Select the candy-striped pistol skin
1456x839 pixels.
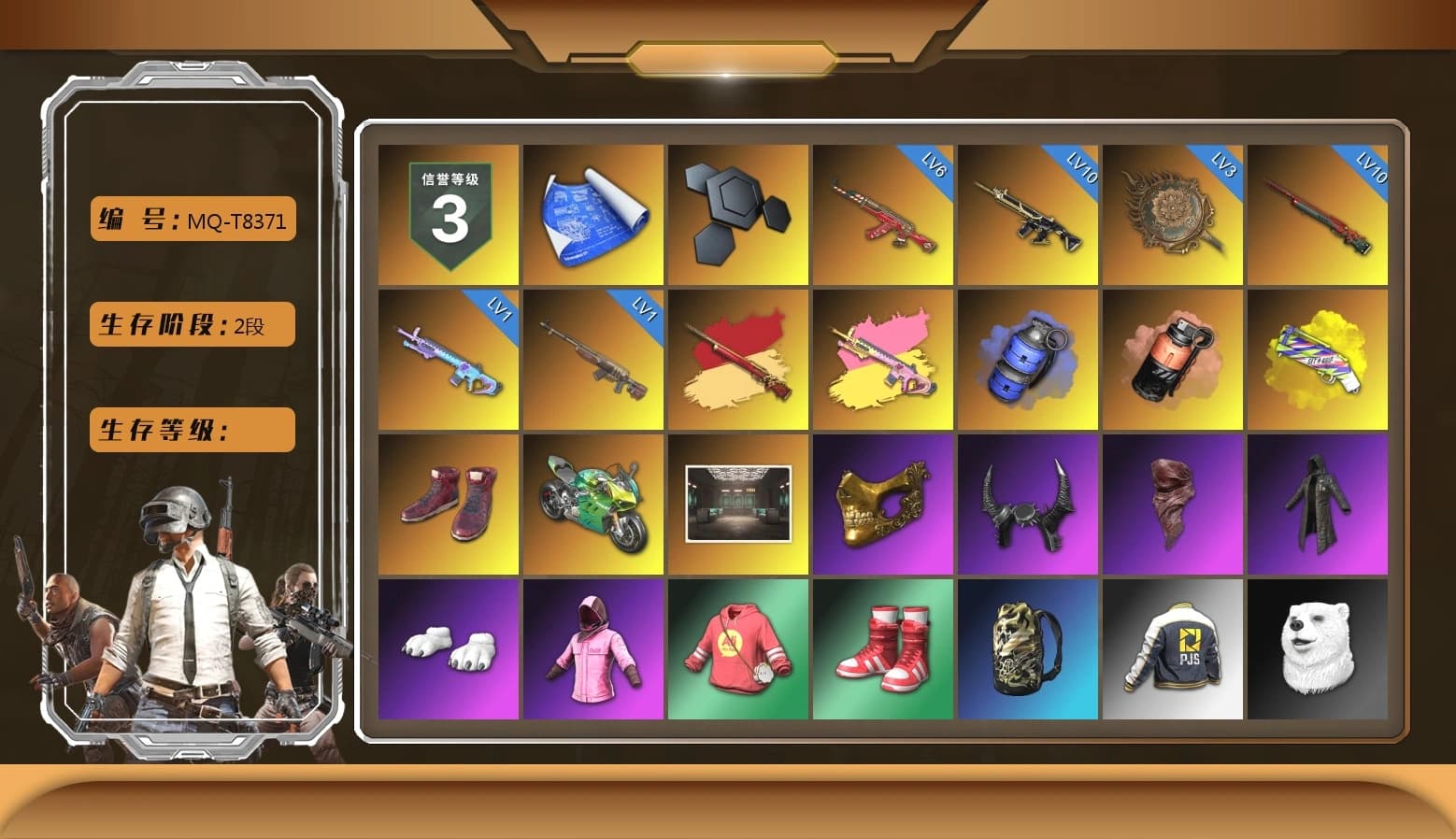pyautogui.click(x=1320, y=360)
